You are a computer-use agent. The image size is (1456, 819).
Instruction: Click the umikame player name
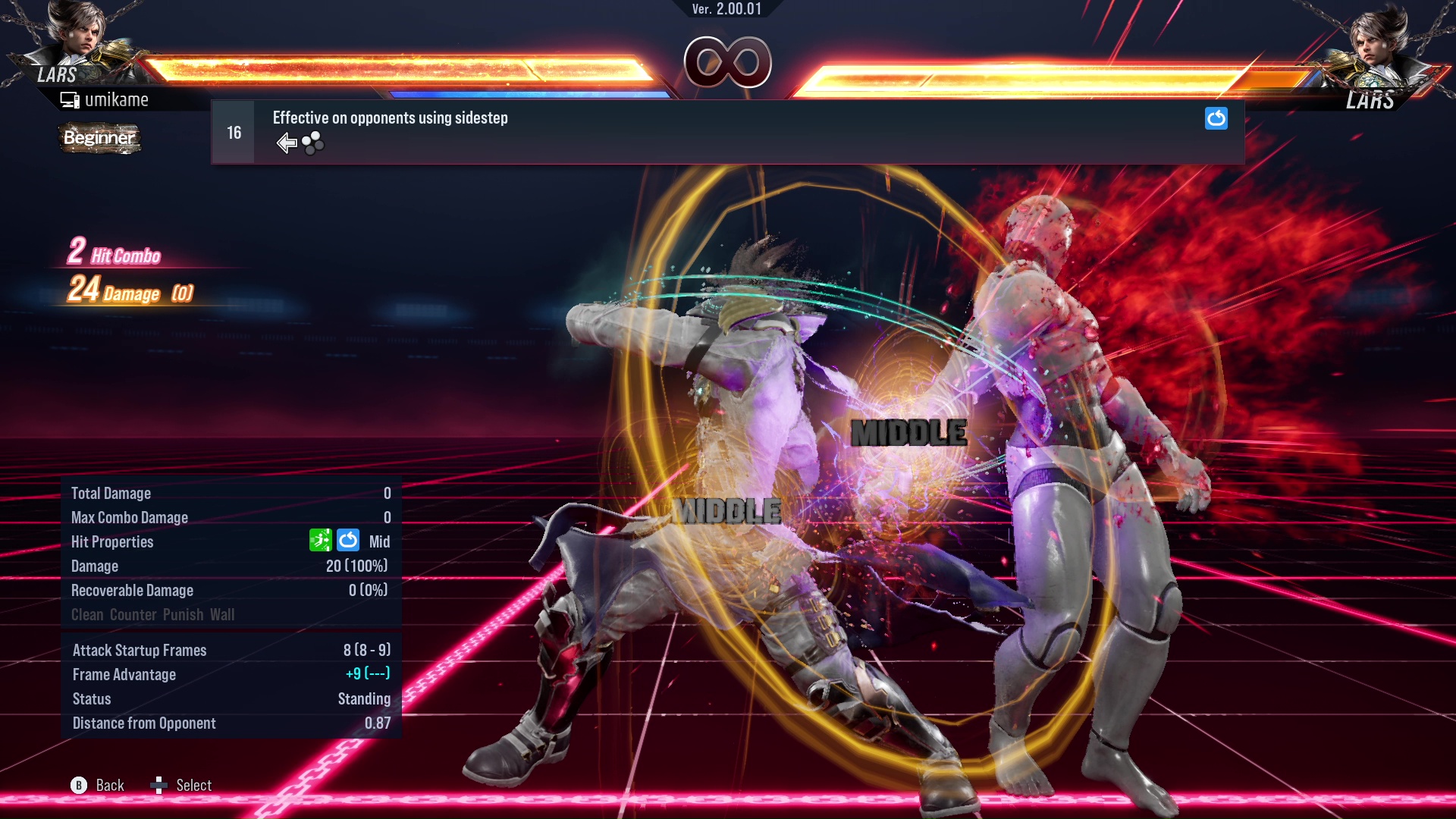(x=118, y=99)
